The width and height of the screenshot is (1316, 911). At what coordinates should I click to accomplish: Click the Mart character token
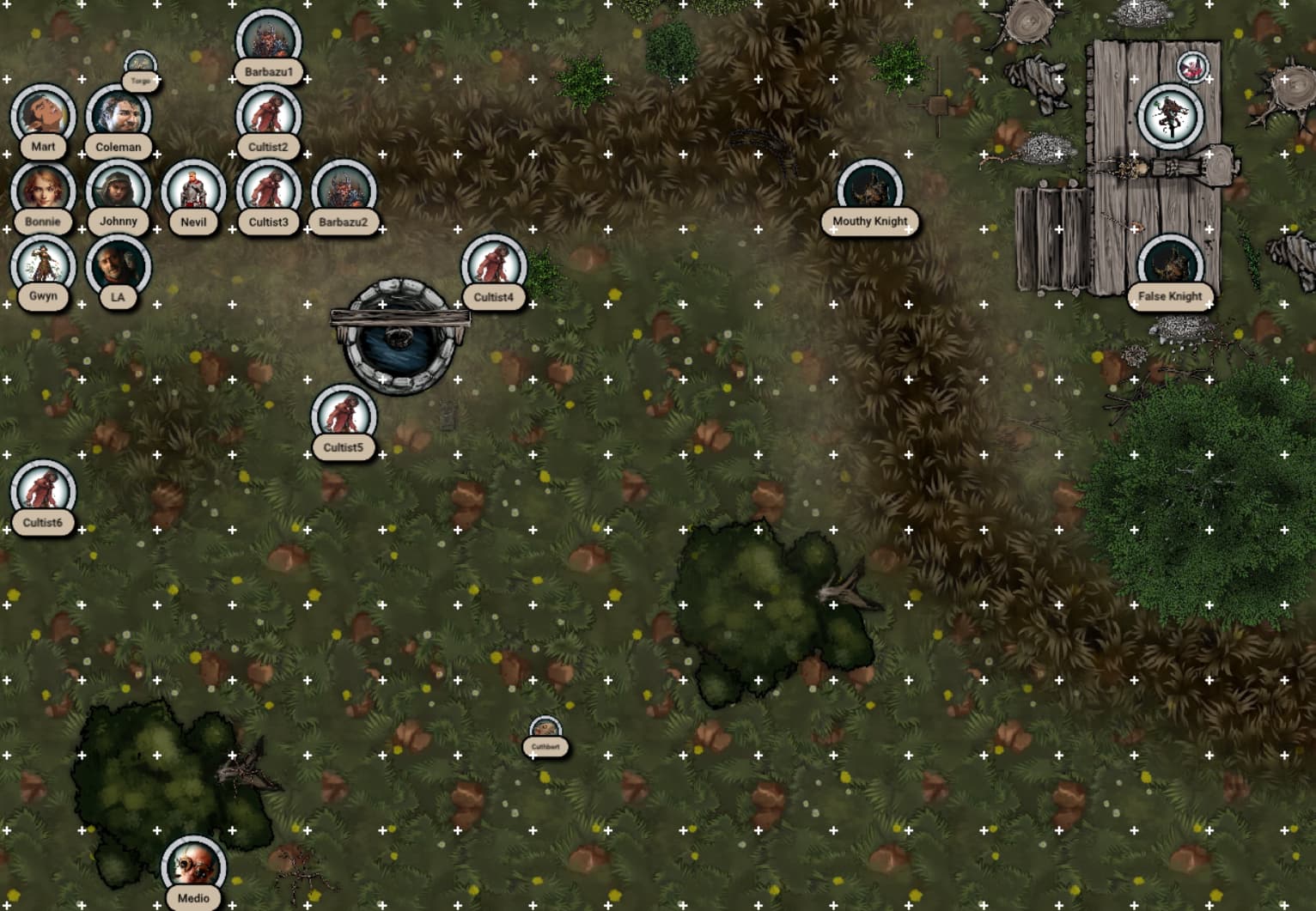43,117
